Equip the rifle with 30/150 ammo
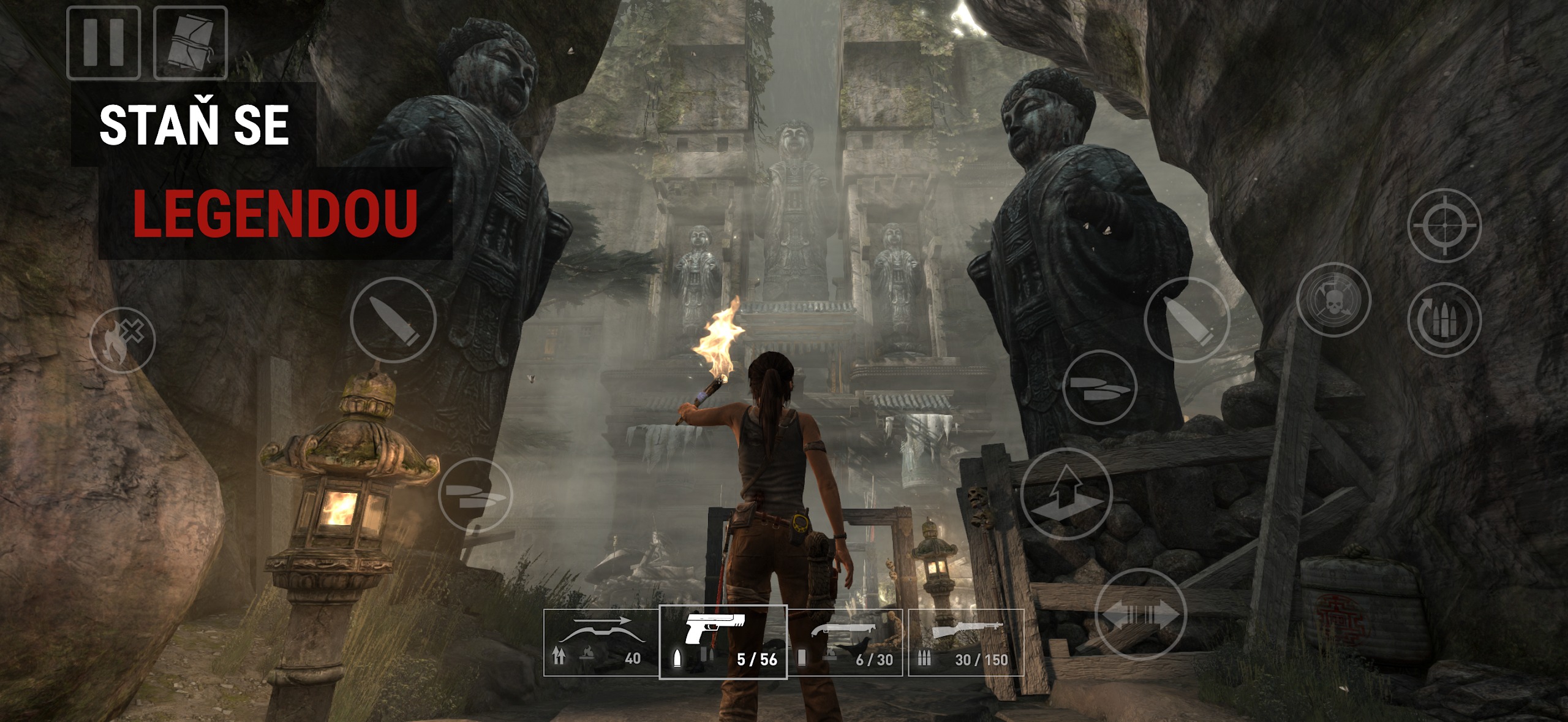The width and height of the screenshot is (1568, 722). tap(965, 642)
